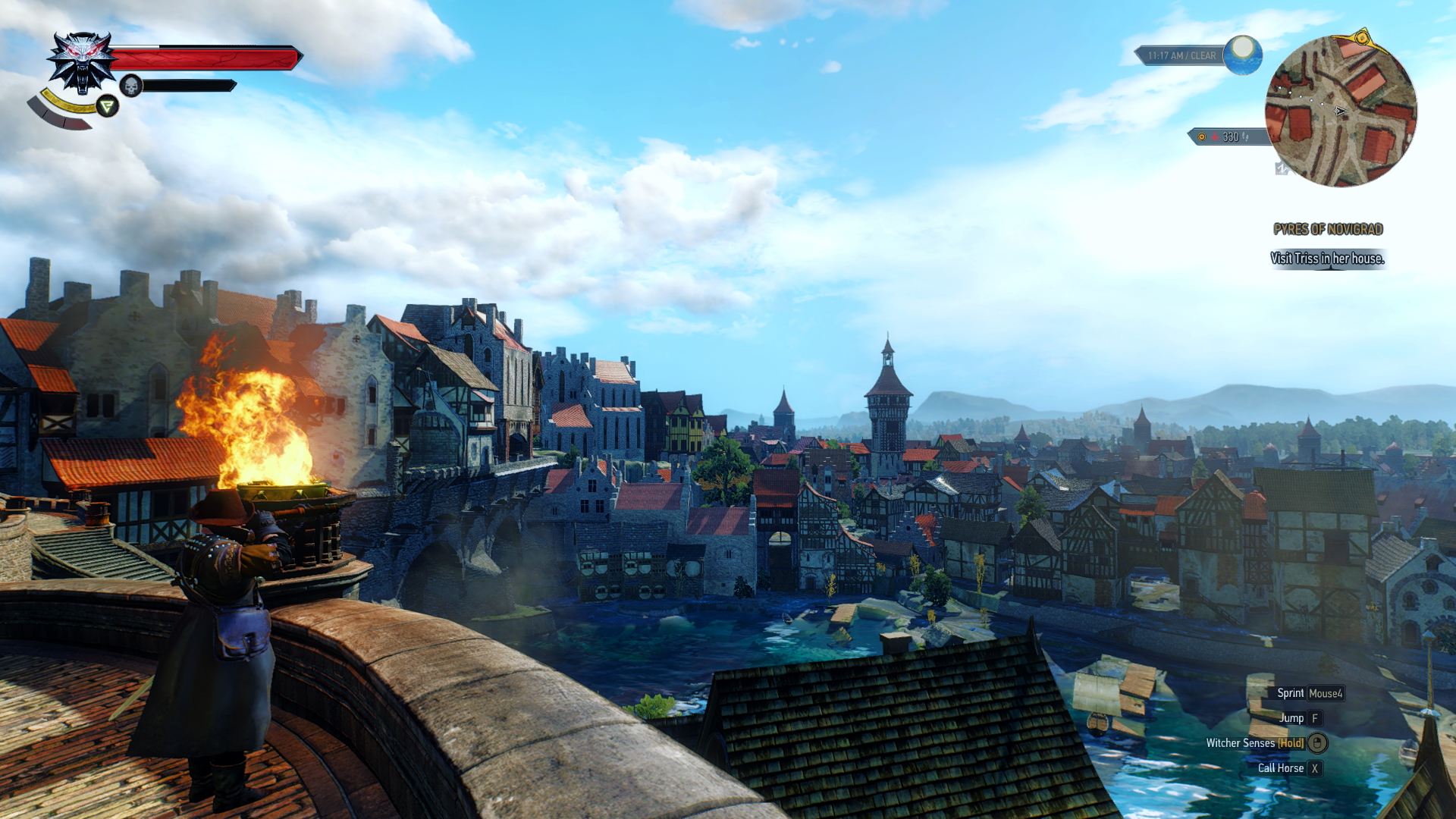The image size is (1456, 819).
Task: Click the circular Novigrad minimap
Action: [1340, 111]
